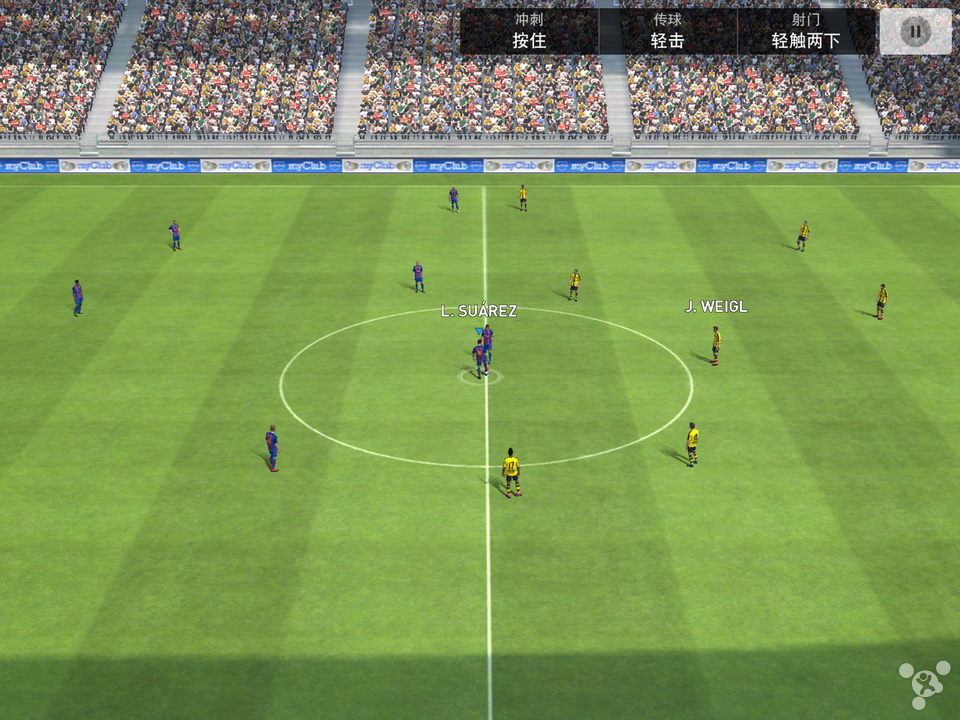Pause the match with the pause button
The height and width of the screenshot is (720, 960).
pos(915,31)
